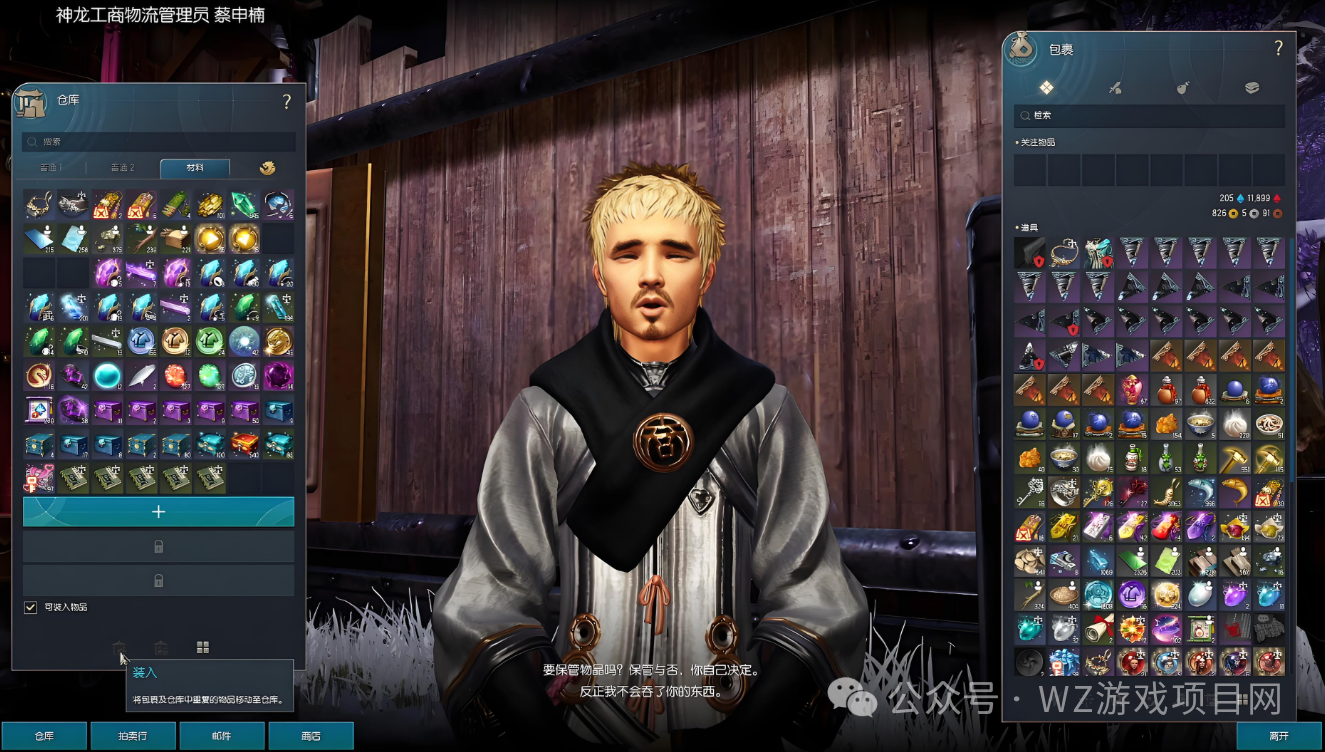The height and width of the screenshot is (752, 1325).
Task: Select the red treasure chest in warehouse
Action: coord(244,444)
